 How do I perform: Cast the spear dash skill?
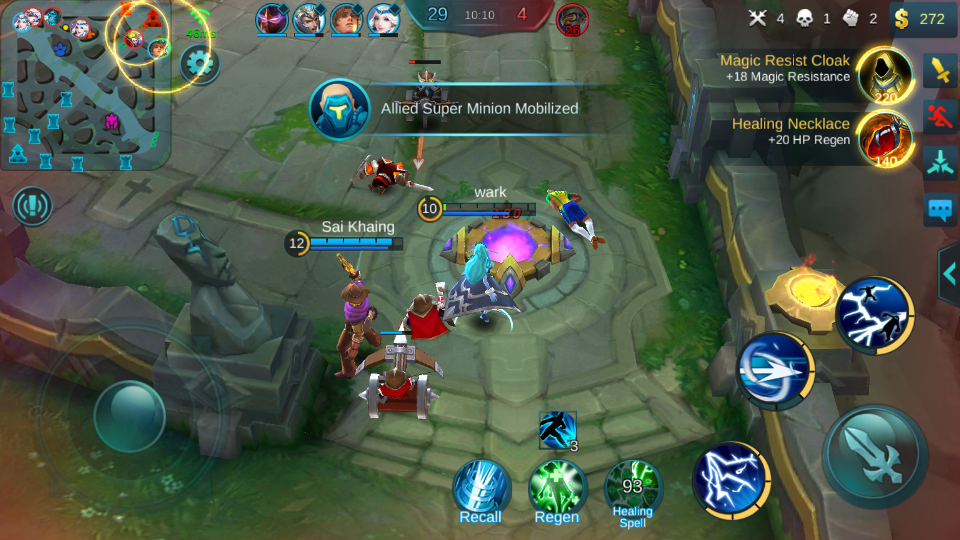tap(775, 371)
